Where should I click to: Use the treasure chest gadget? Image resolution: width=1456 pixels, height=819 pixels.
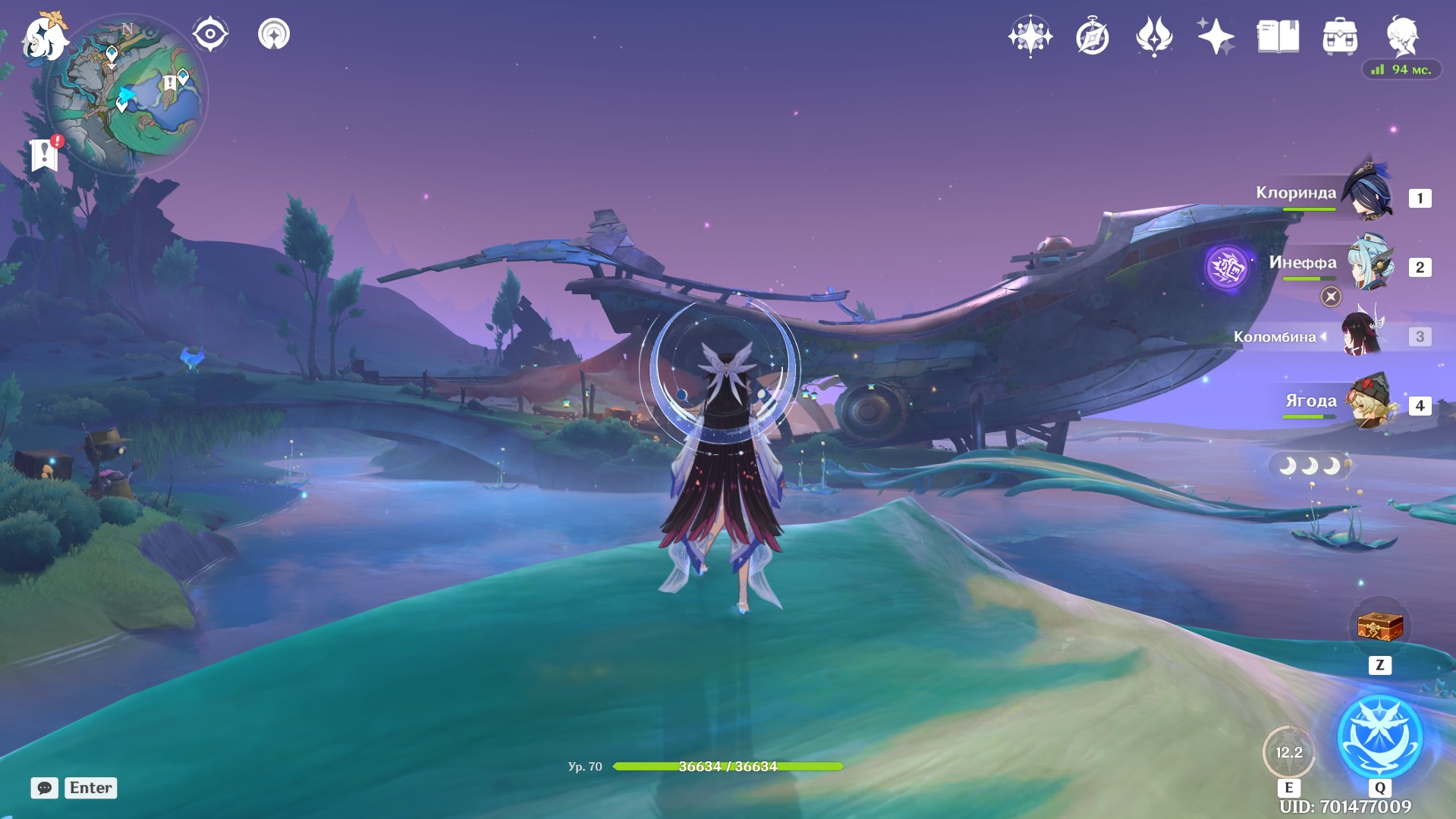tap(1379, 627)
